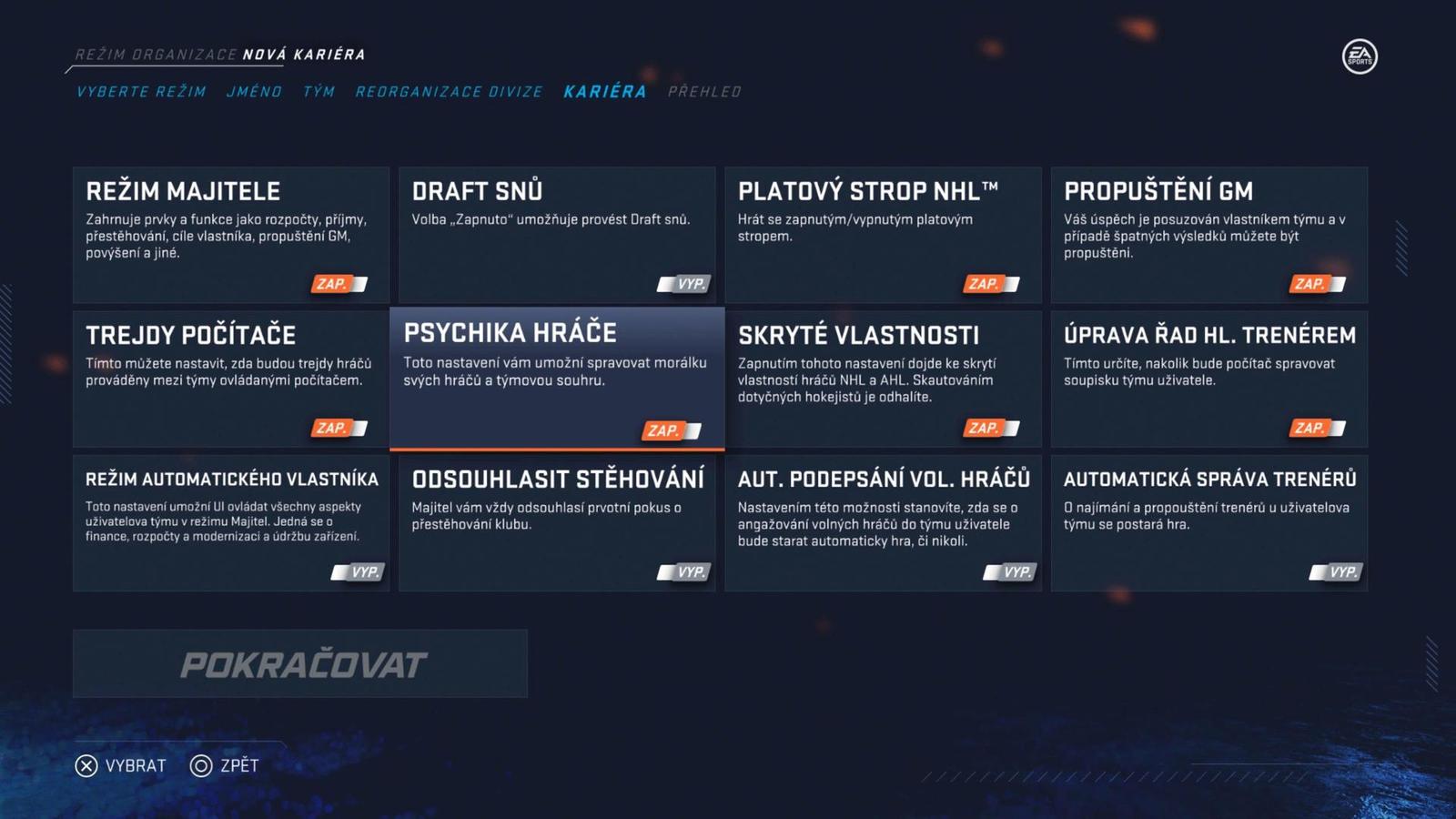Click the Pokračovat button
This screenshot has height=819, width=1456.
pos(302,664)
